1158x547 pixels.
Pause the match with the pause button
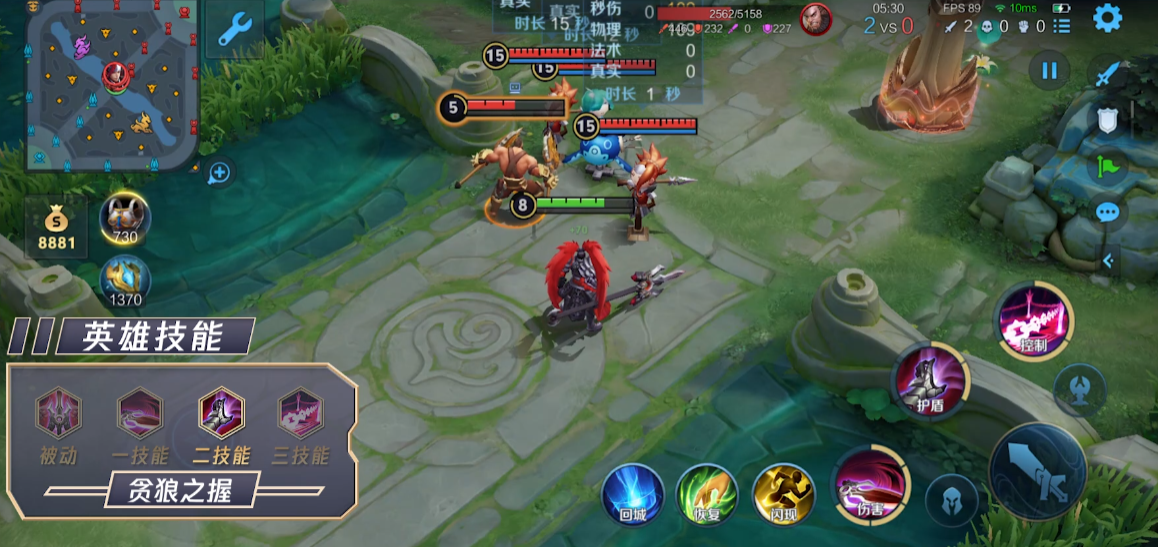(1049, 71)
